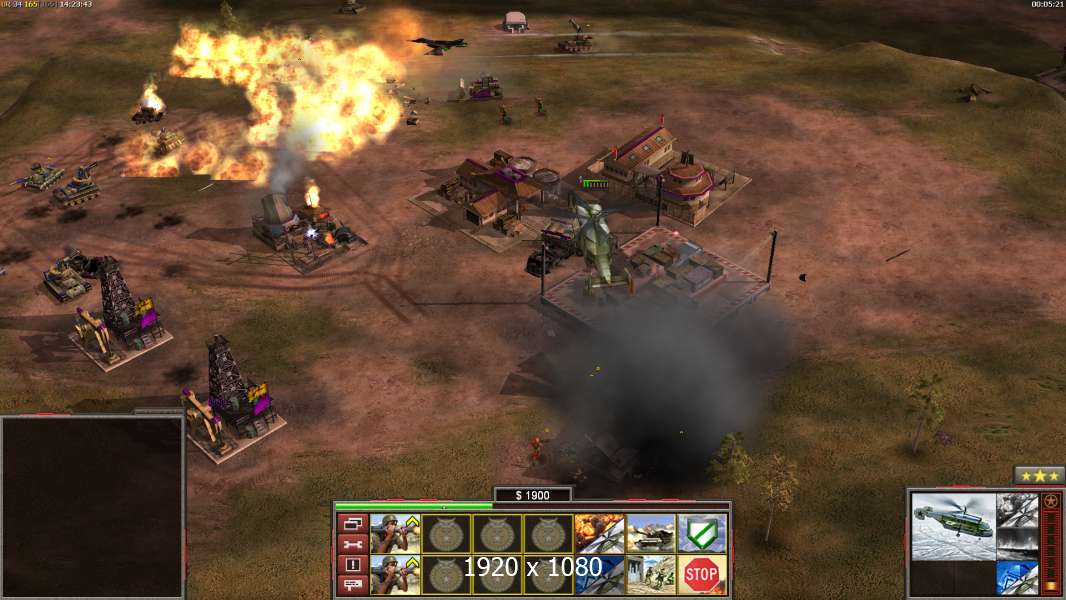Click the minimap radar panel
This screenshot has height=600, width=1066.
92,507
